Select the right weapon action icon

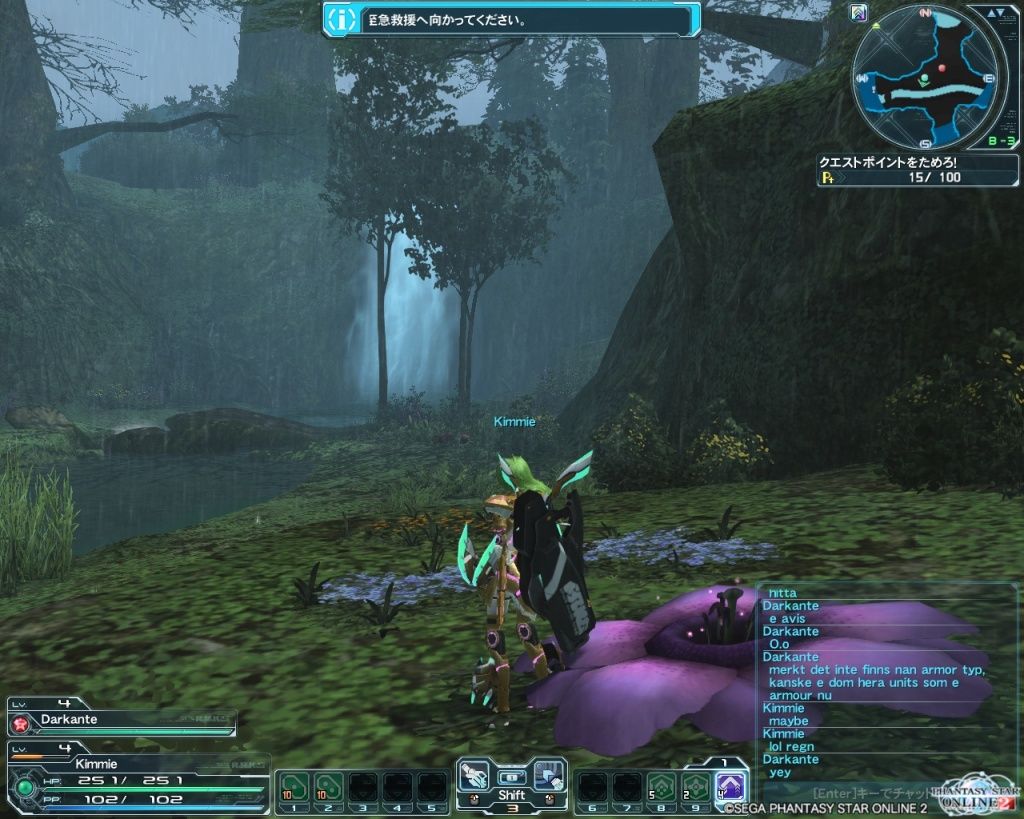(x=547, y=774)
